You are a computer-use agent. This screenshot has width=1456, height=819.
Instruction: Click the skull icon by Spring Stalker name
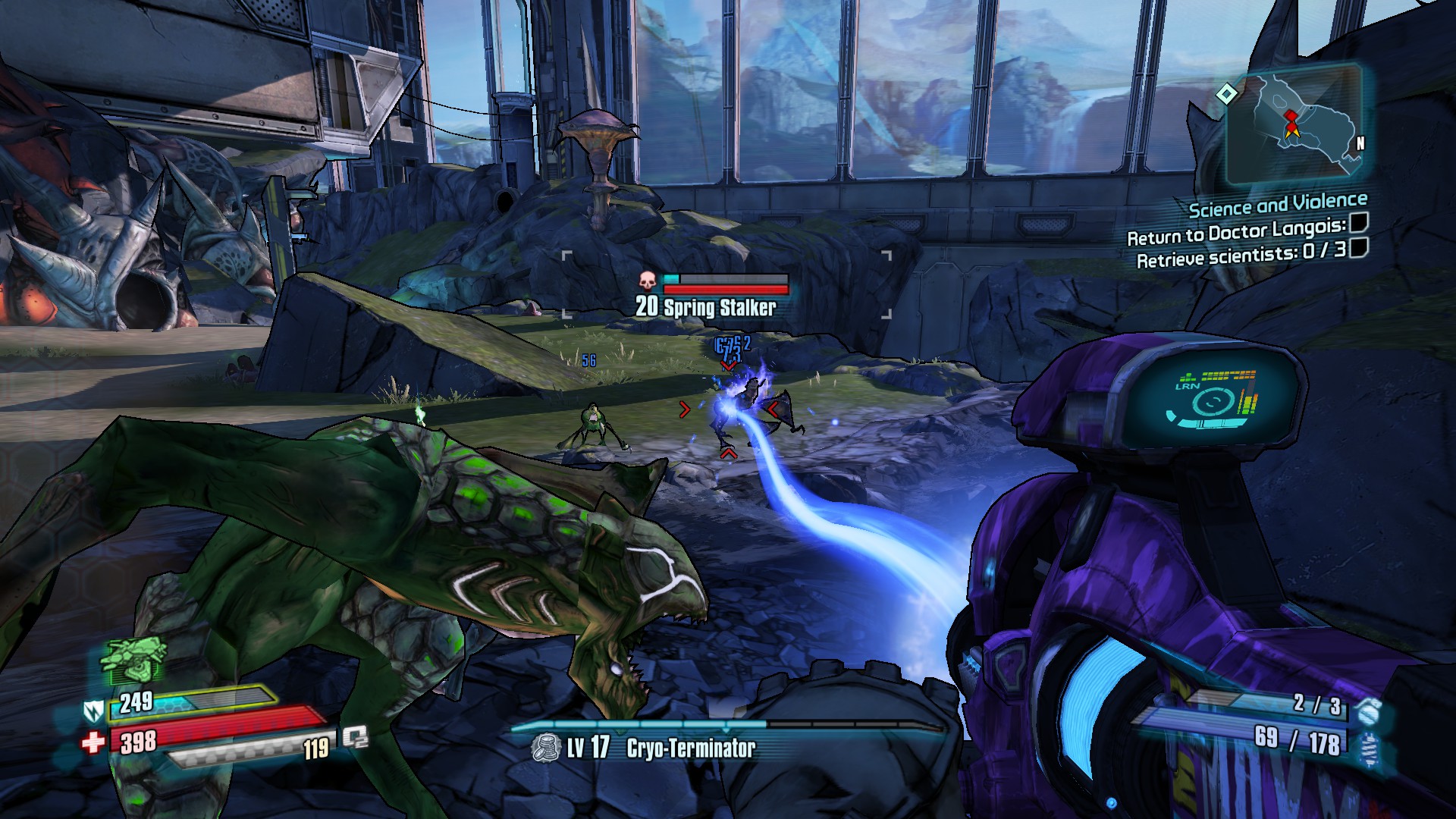[647, 281]
